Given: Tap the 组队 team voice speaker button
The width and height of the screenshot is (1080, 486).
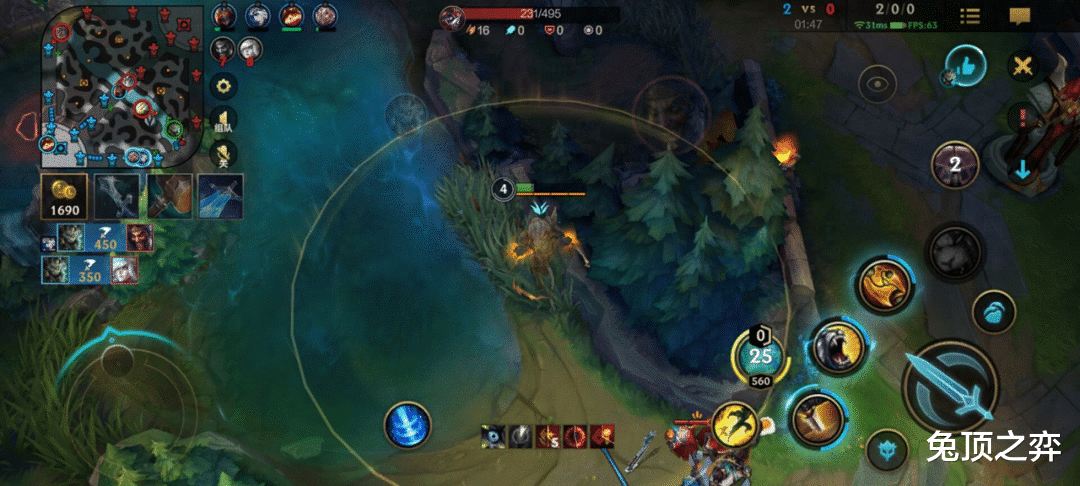Looking at the screenshot, I should (x=224, y=120).
